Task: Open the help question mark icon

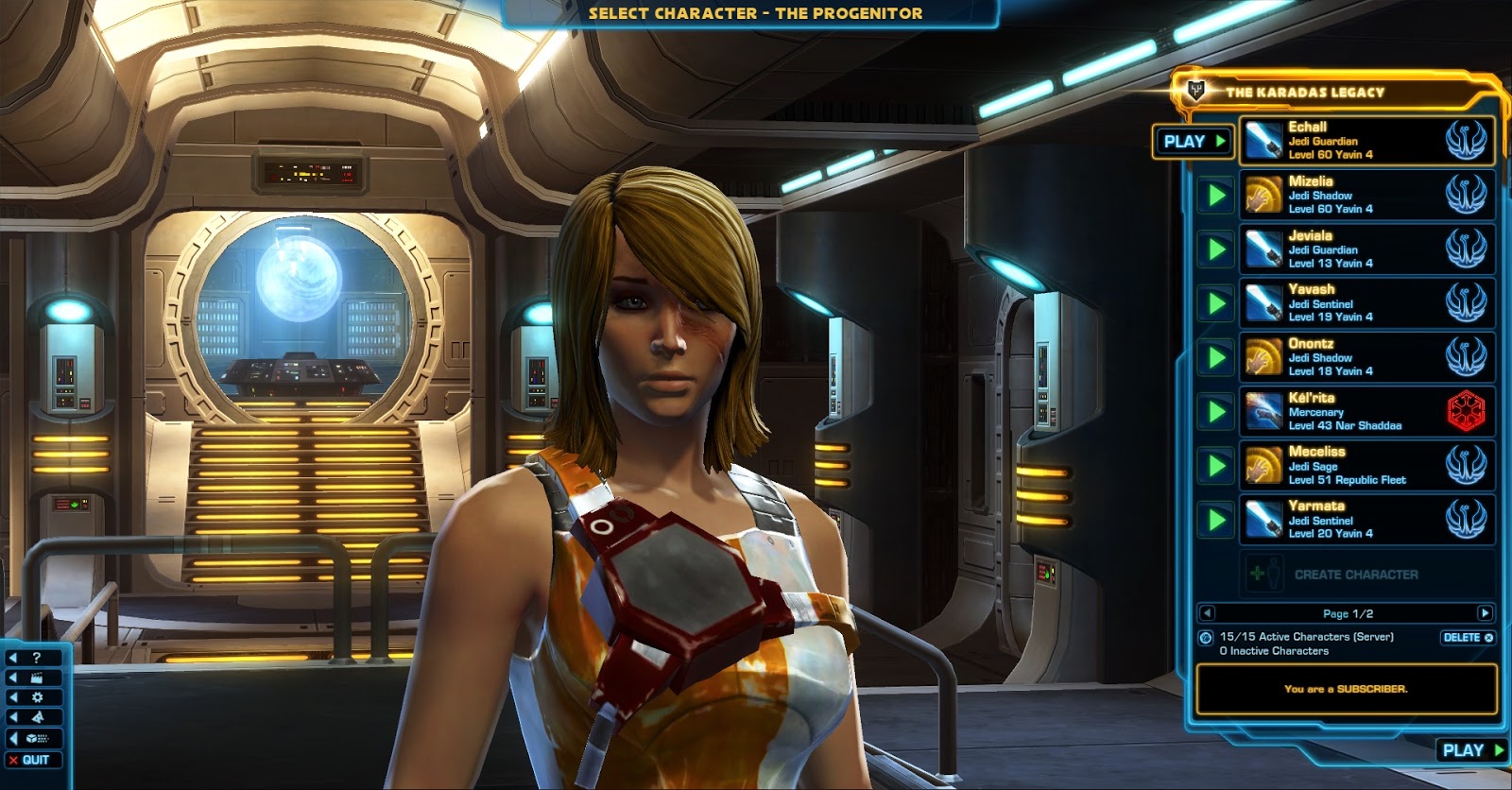Action: click(x=36, y=658)
